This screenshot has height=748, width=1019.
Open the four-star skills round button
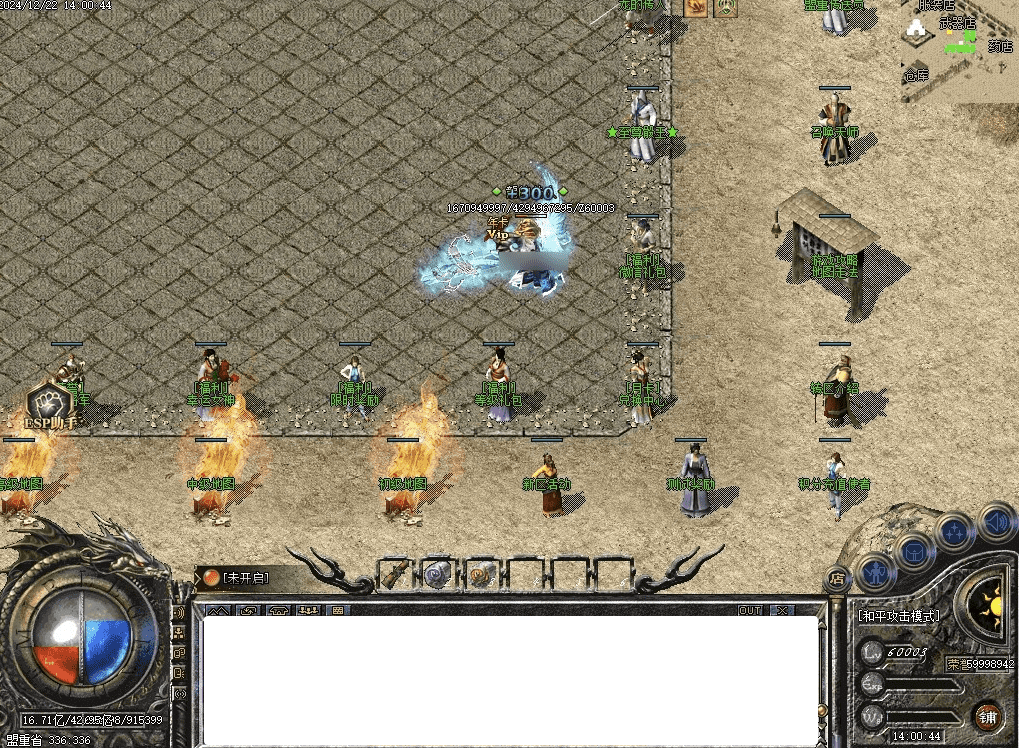tap(955, 532)
